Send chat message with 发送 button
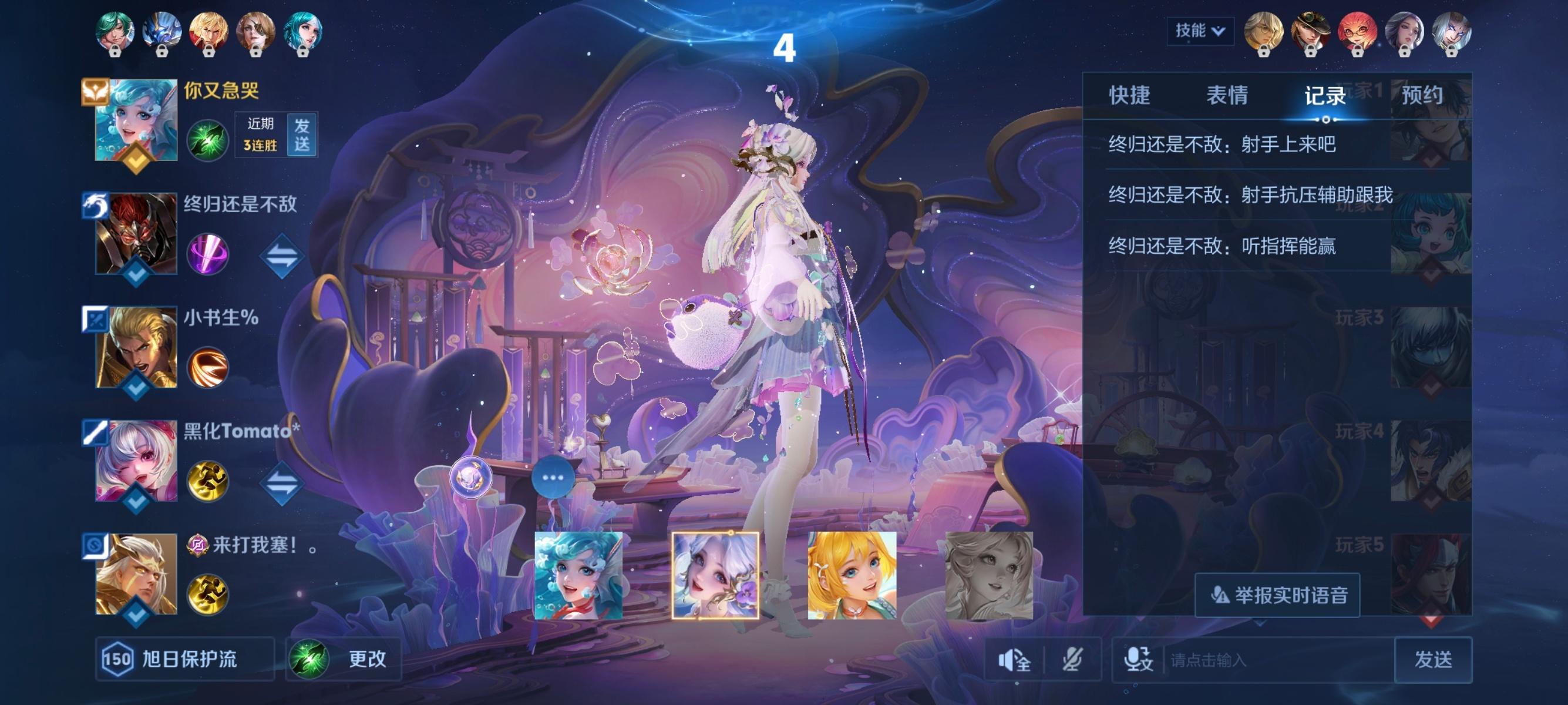The image size is (1568, 705). coord(1433,659)
